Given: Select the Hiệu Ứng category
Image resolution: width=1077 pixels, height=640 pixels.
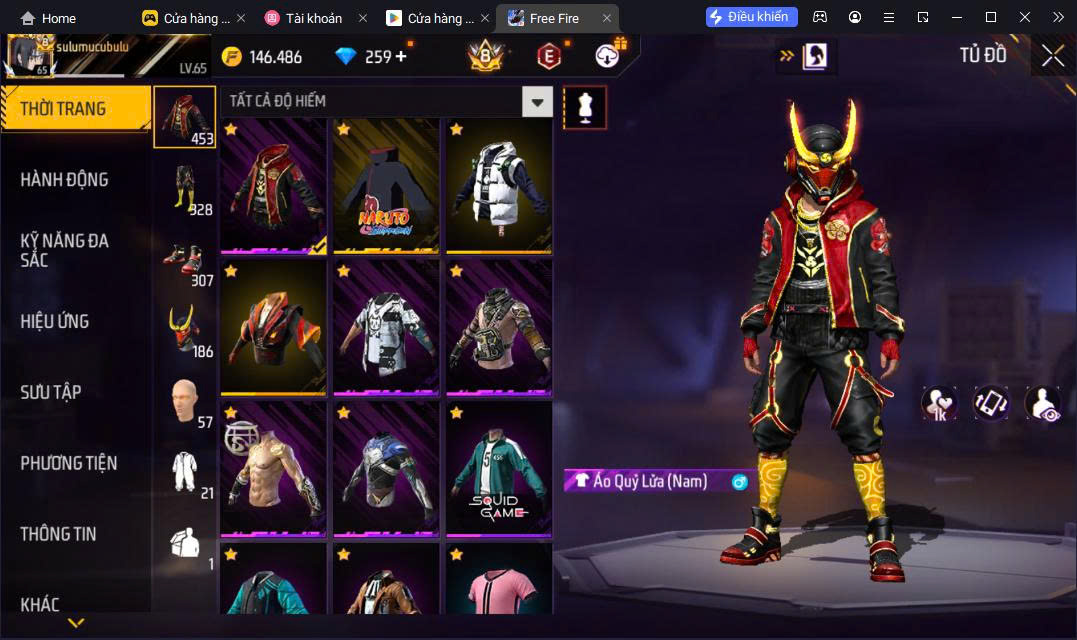Looking at the screenshot, I should click(55, 321).
